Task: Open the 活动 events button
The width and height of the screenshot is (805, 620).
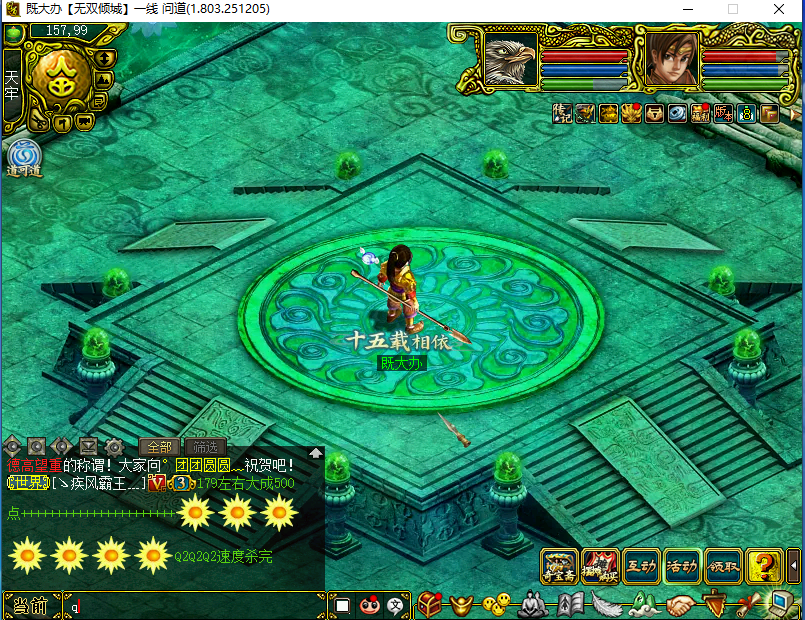Action: (x=682, y=566)
